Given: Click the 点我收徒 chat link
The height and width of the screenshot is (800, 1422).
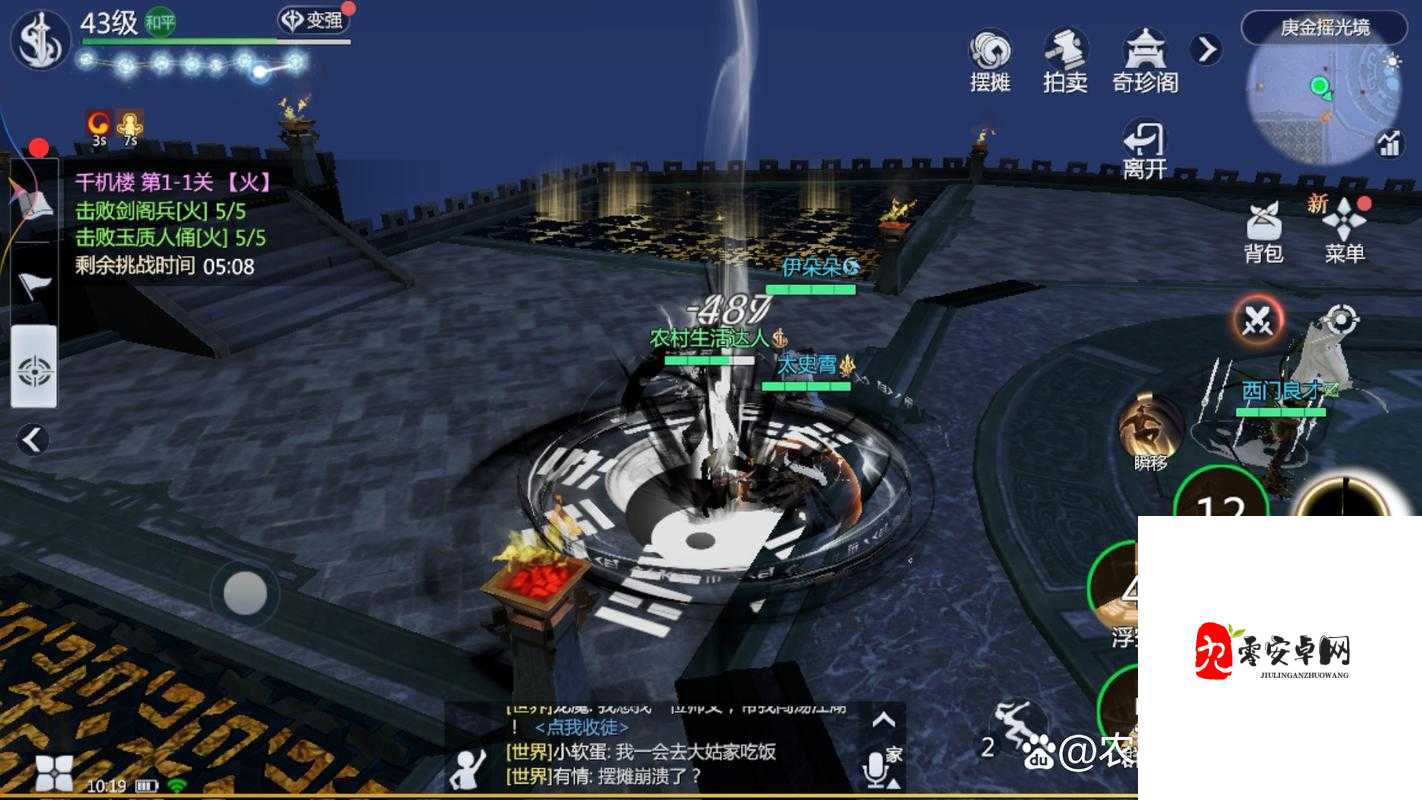Looking at the screenshot, I should tap(582, 728).
